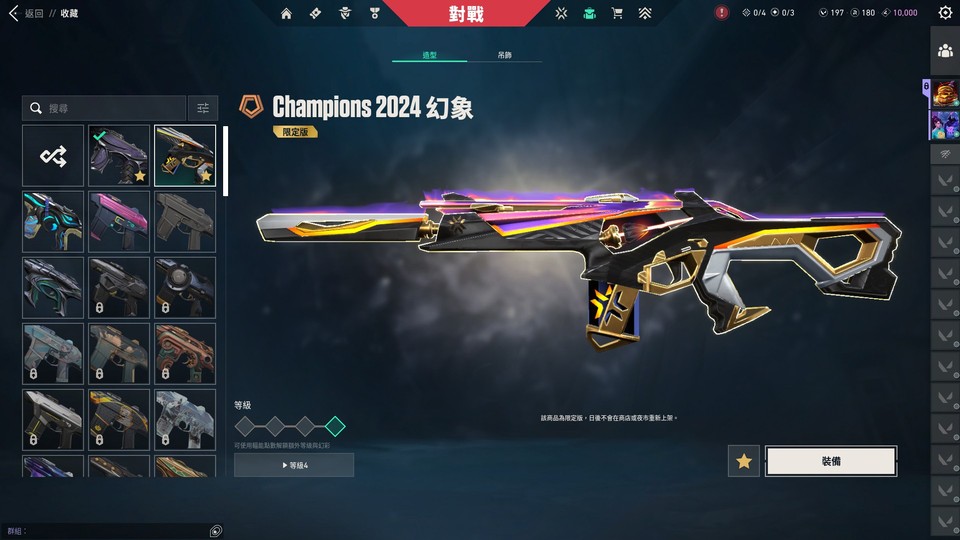The image size is (960, 540).
Task: Open the battle pass ticket icon
Action: 315,13
